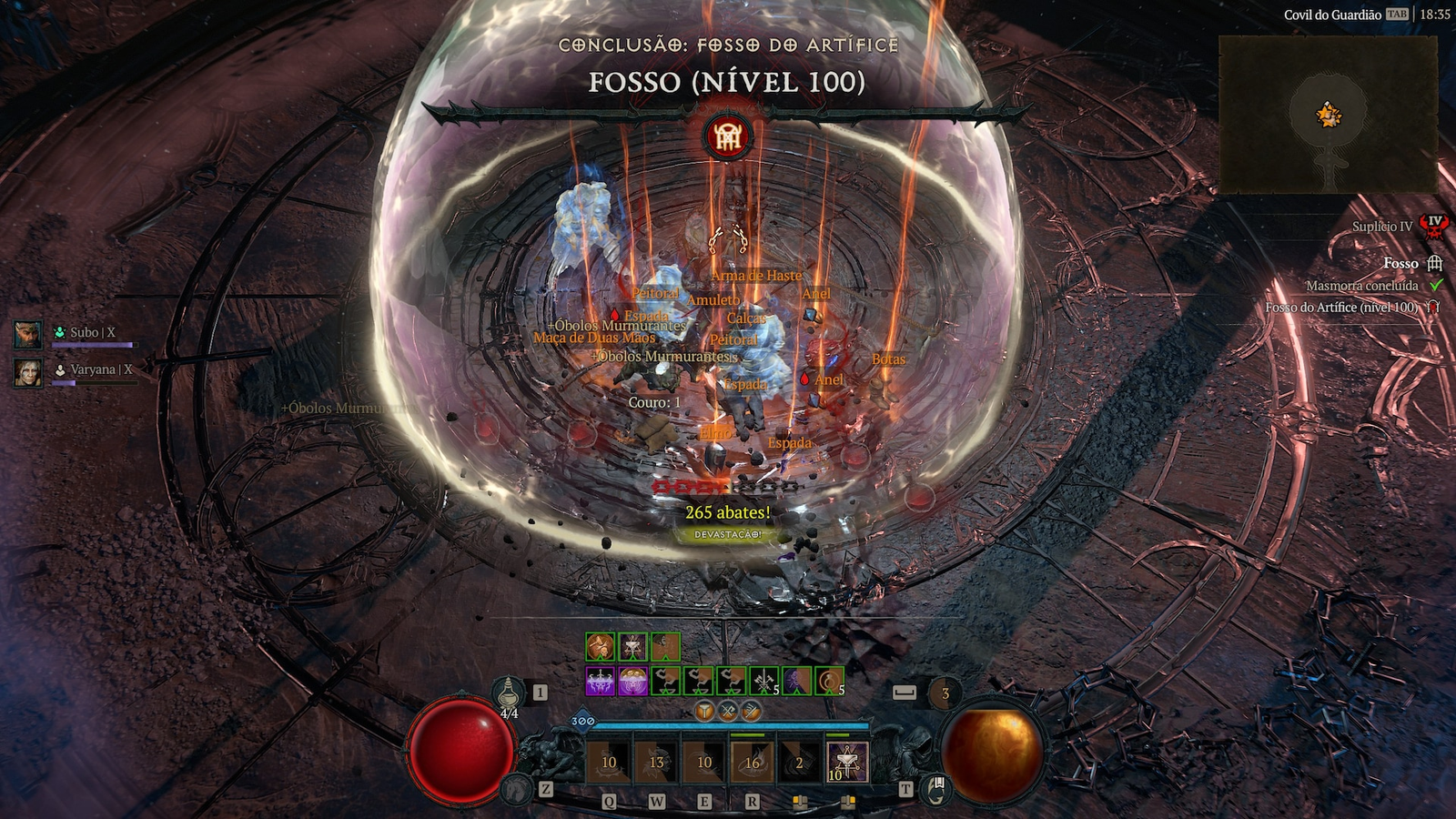1456x819 pixels.
Task: Open the Fosso objective tracker entry
Action: (1400, 263)
